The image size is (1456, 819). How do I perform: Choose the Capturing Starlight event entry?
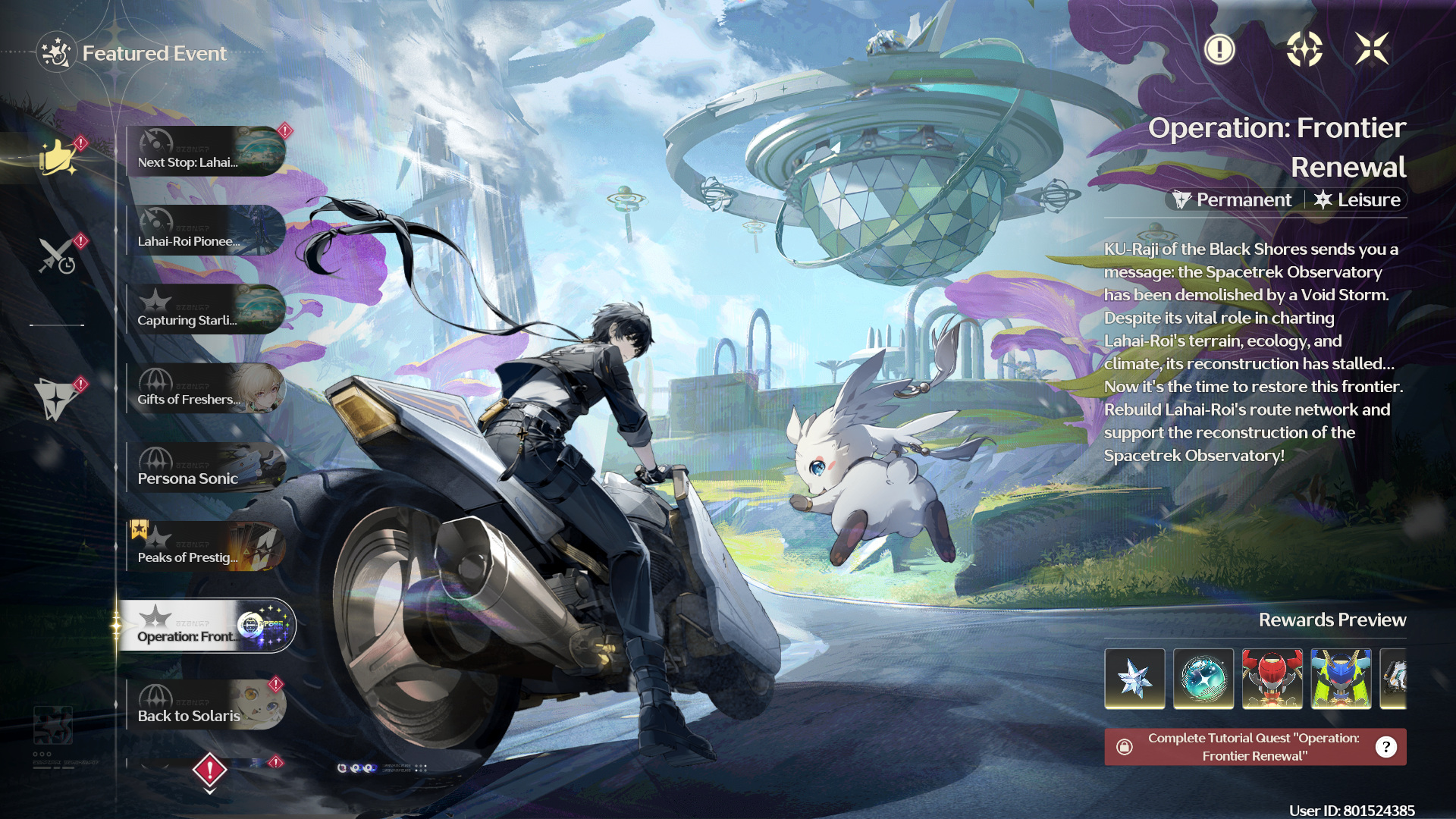click(x=206, y=309)
